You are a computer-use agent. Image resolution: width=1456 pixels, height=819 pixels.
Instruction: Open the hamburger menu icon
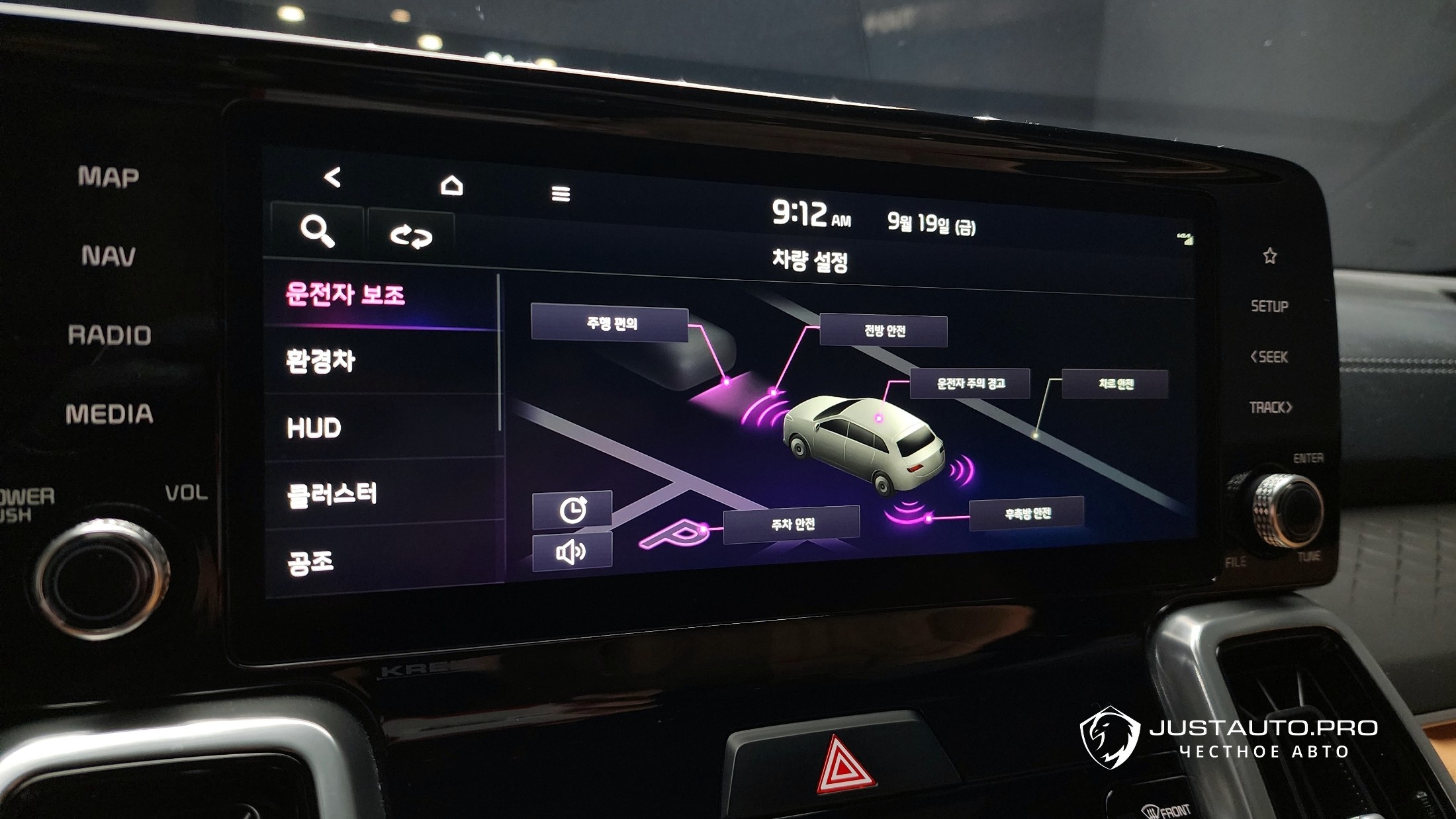pos(561,193)
